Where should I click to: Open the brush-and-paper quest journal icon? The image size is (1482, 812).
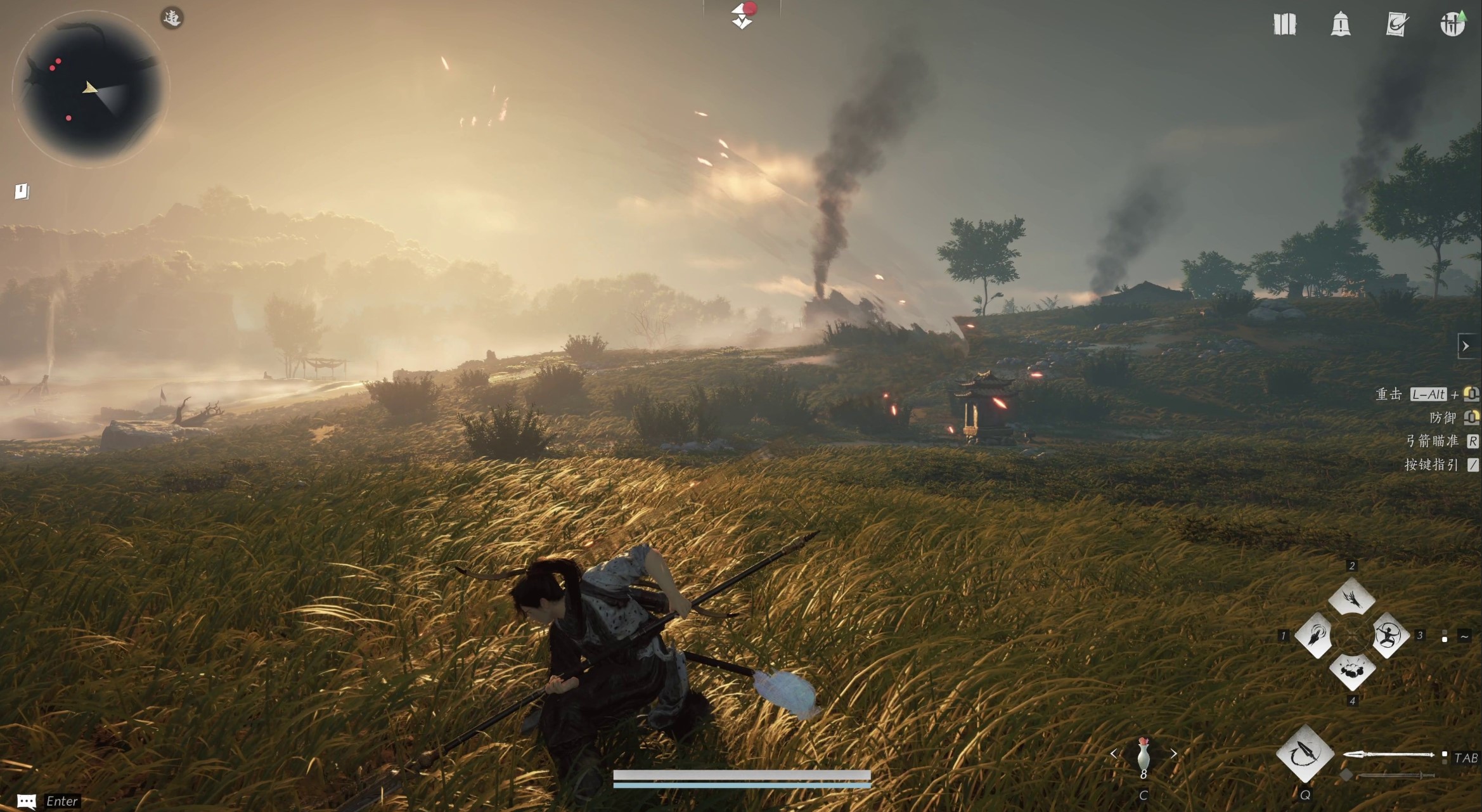(1396, 25)
